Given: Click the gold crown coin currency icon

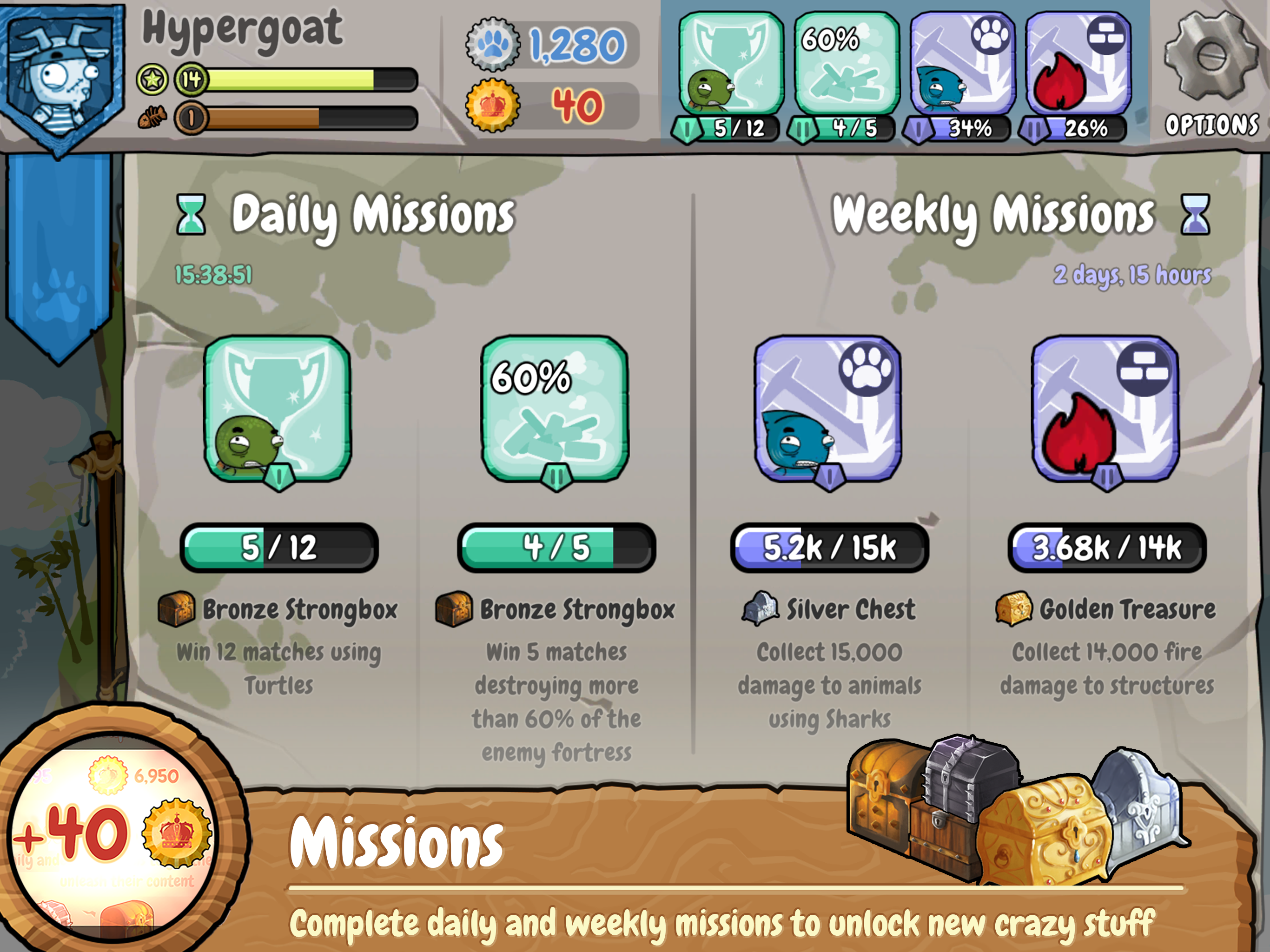Looking at the screenshot, I should [493, 105].
